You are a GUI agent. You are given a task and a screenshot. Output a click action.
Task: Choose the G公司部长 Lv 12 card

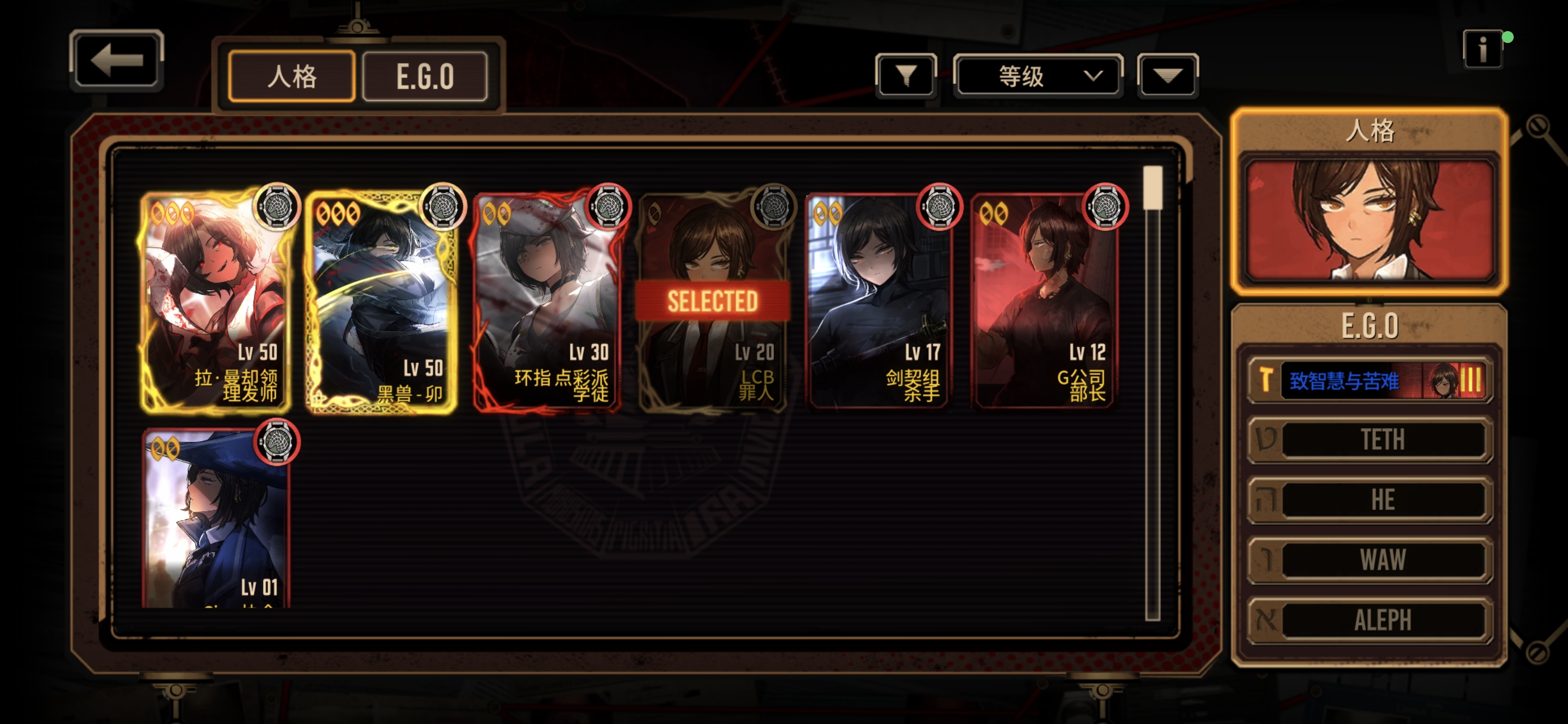click(1044, 301)
